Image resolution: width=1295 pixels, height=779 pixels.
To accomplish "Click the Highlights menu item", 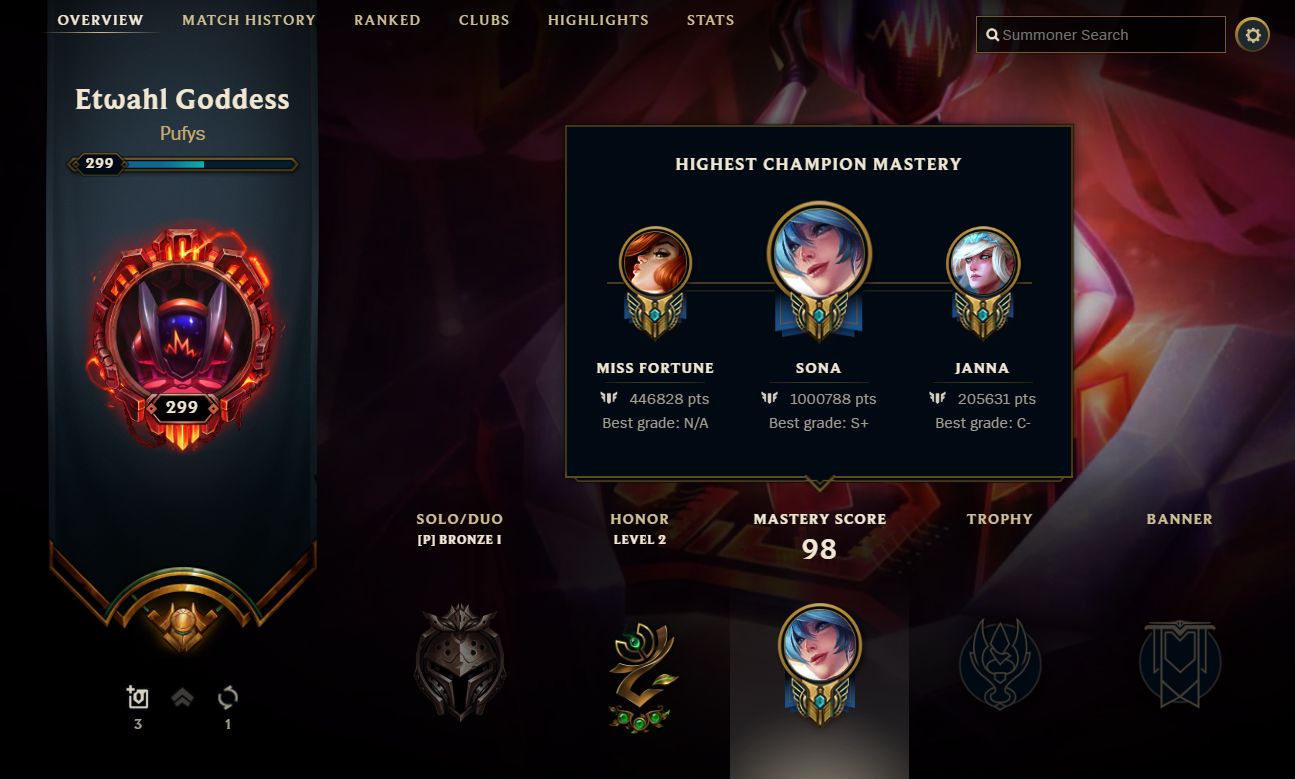I will click(598, 19).
